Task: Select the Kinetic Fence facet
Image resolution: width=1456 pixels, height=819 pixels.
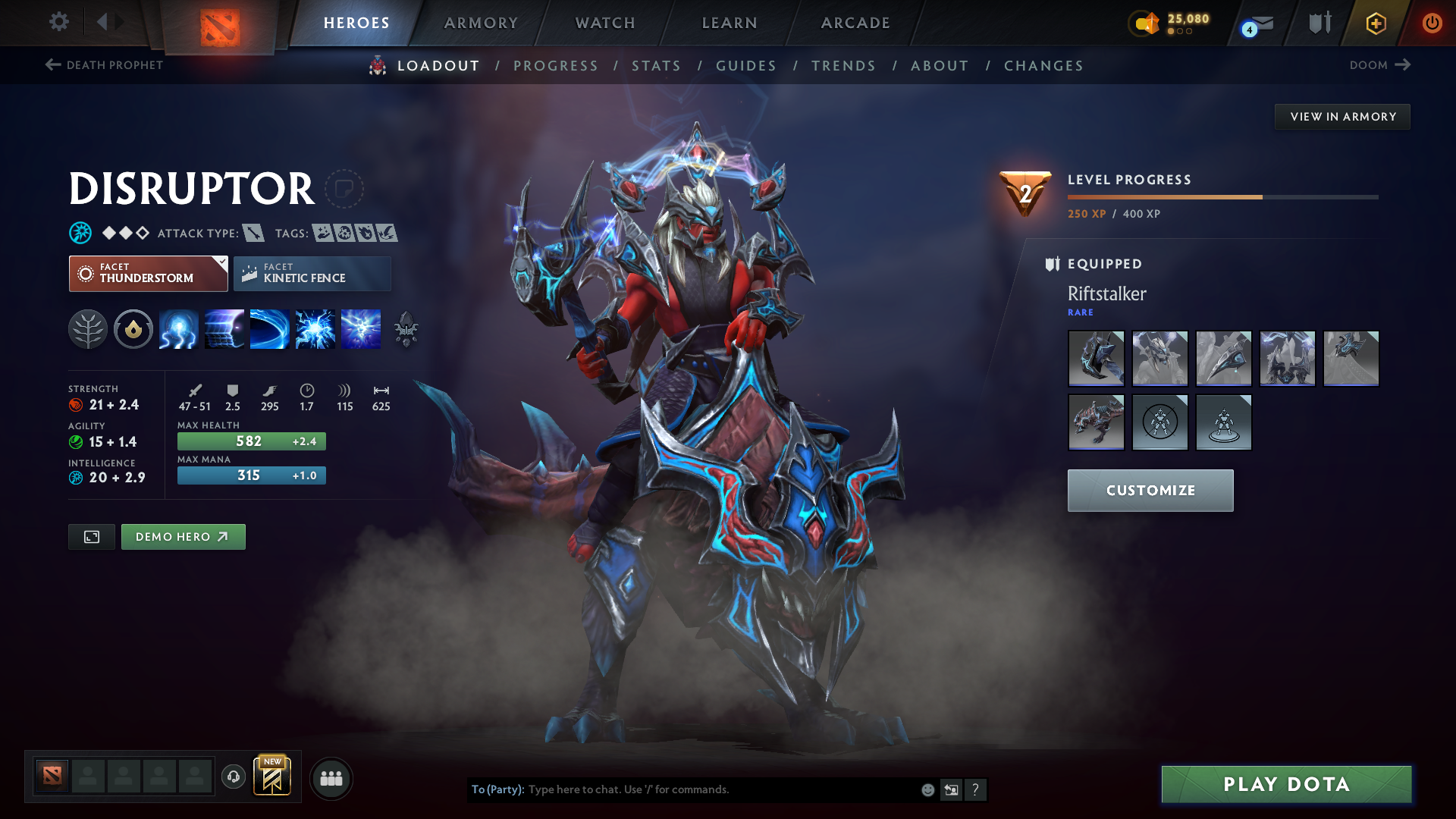Action: tap(312, 273)
